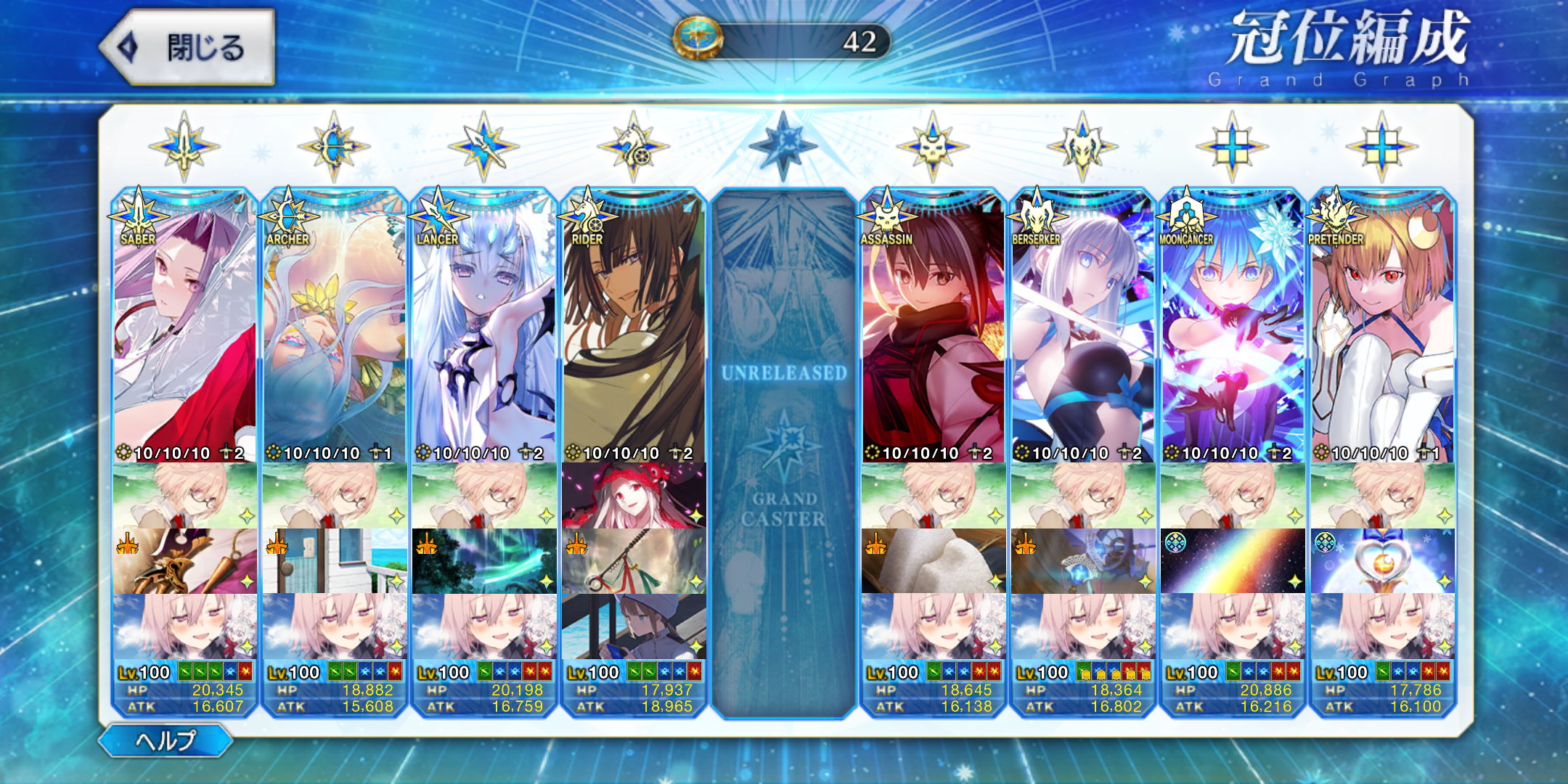The image size is (1568, 784).
Task: Click the Rider horse star emblem
Action: pos(633,147)
